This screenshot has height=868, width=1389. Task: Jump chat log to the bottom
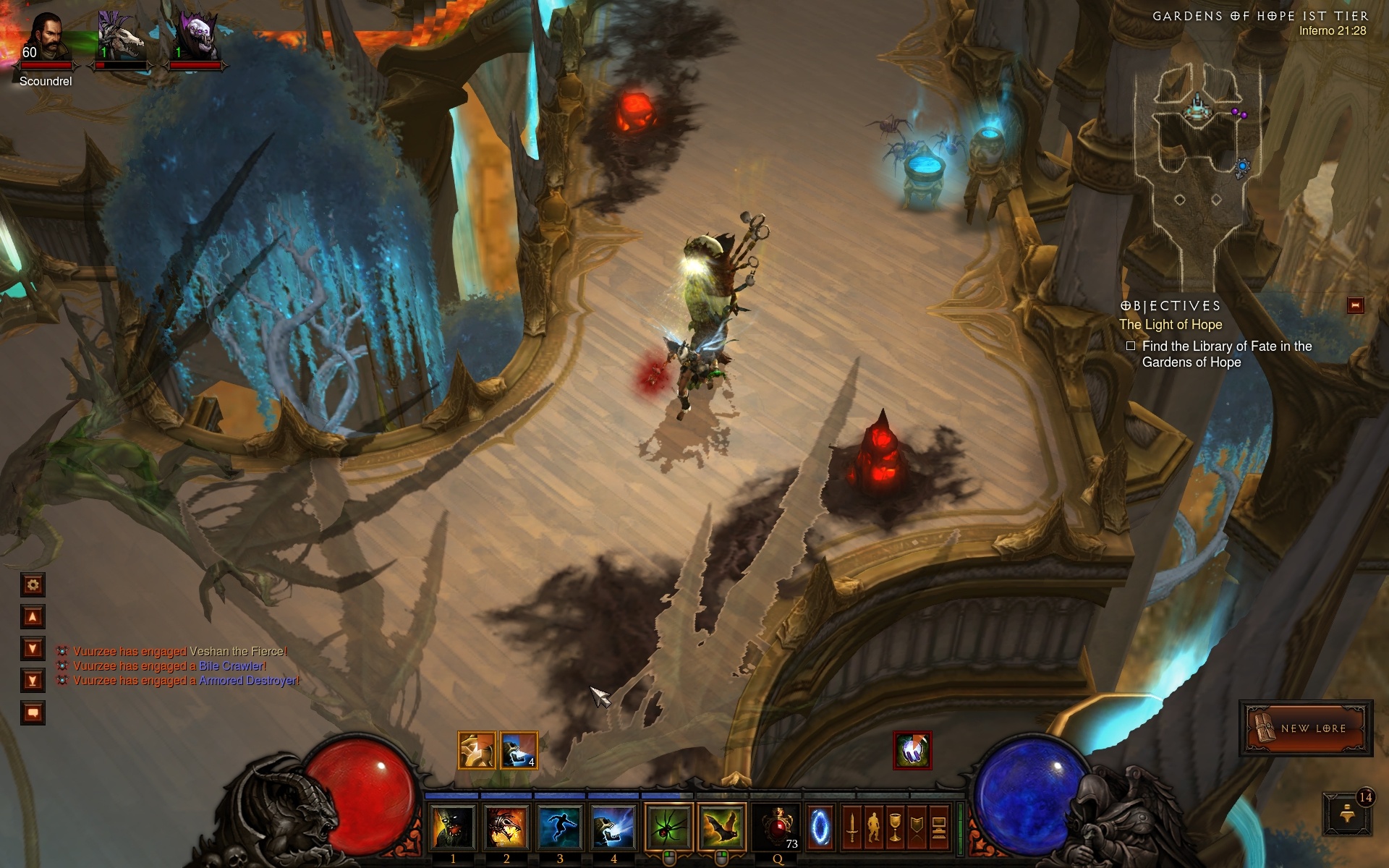click(x=33, y=681)
